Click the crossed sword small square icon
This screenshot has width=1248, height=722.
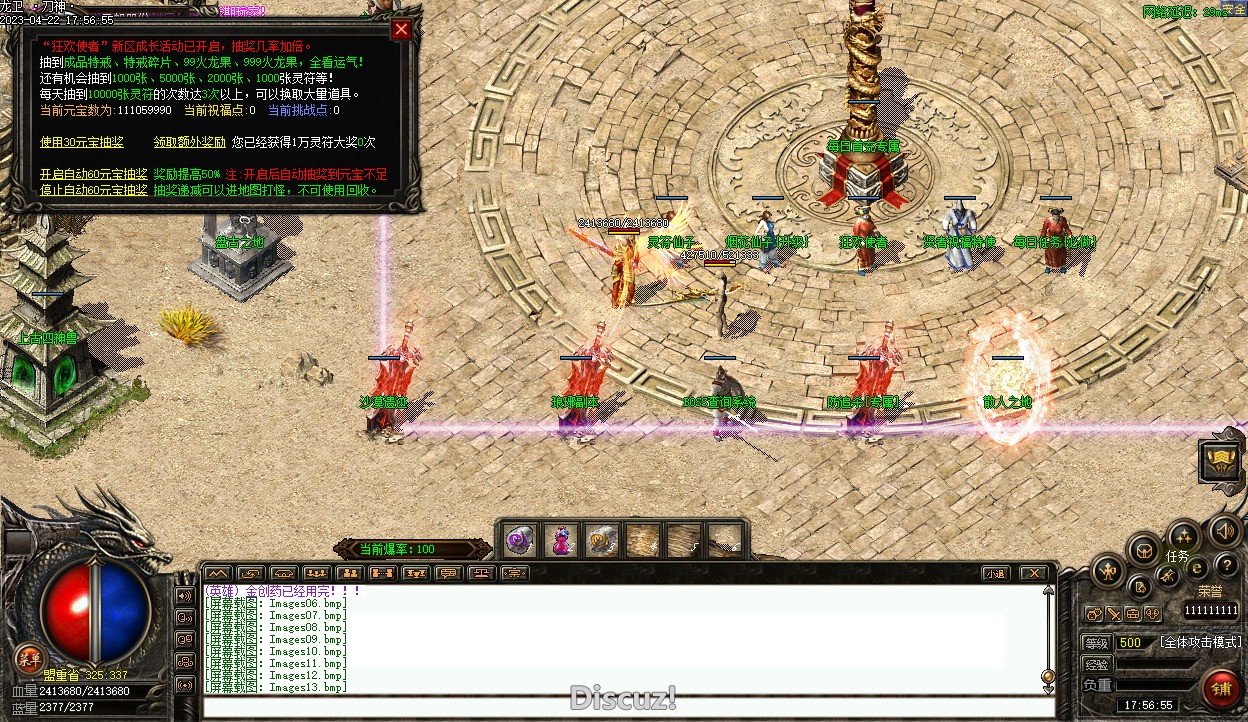click(x=1113, y=614)
